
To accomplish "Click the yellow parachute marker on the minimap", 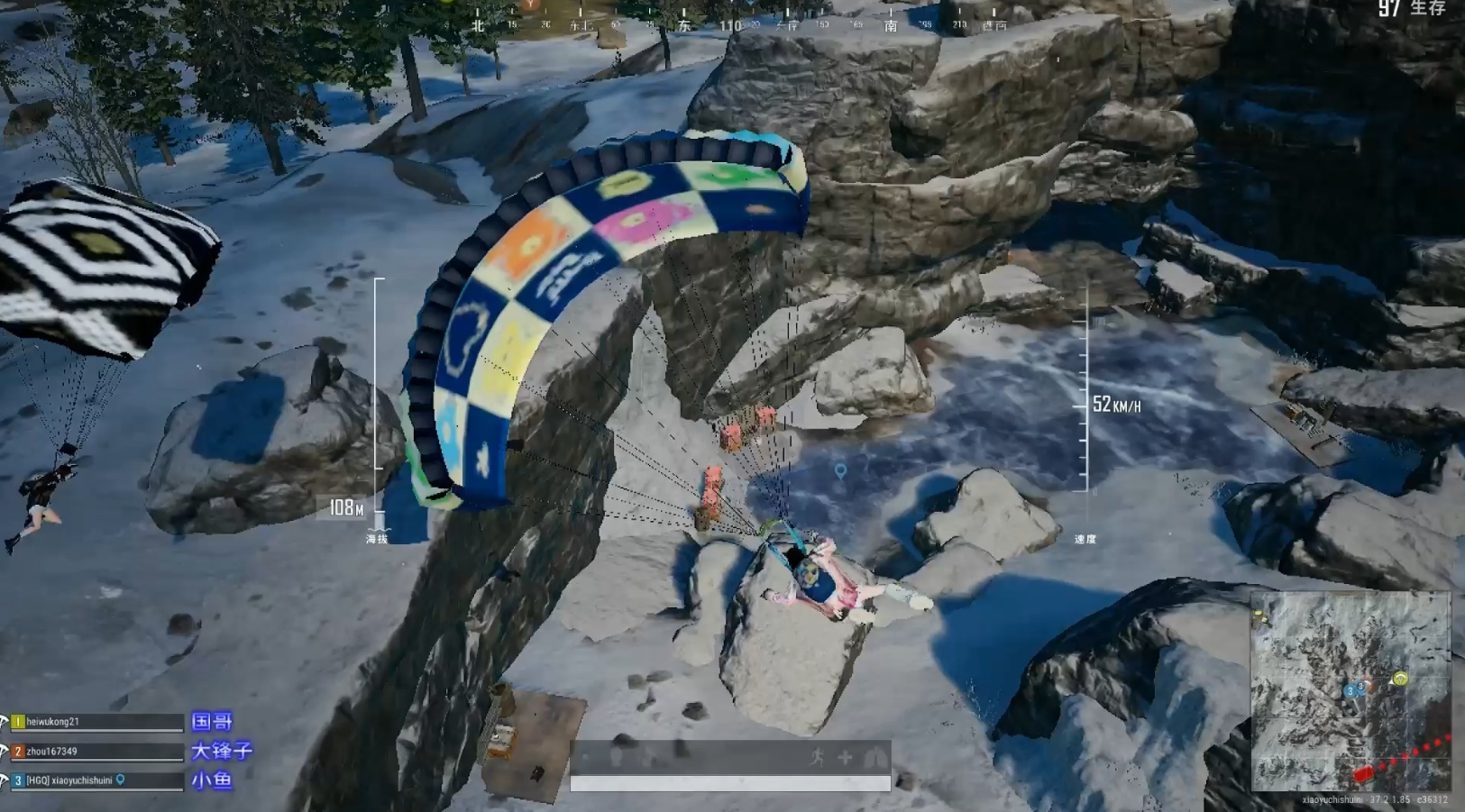I will tap(1401, 678).
